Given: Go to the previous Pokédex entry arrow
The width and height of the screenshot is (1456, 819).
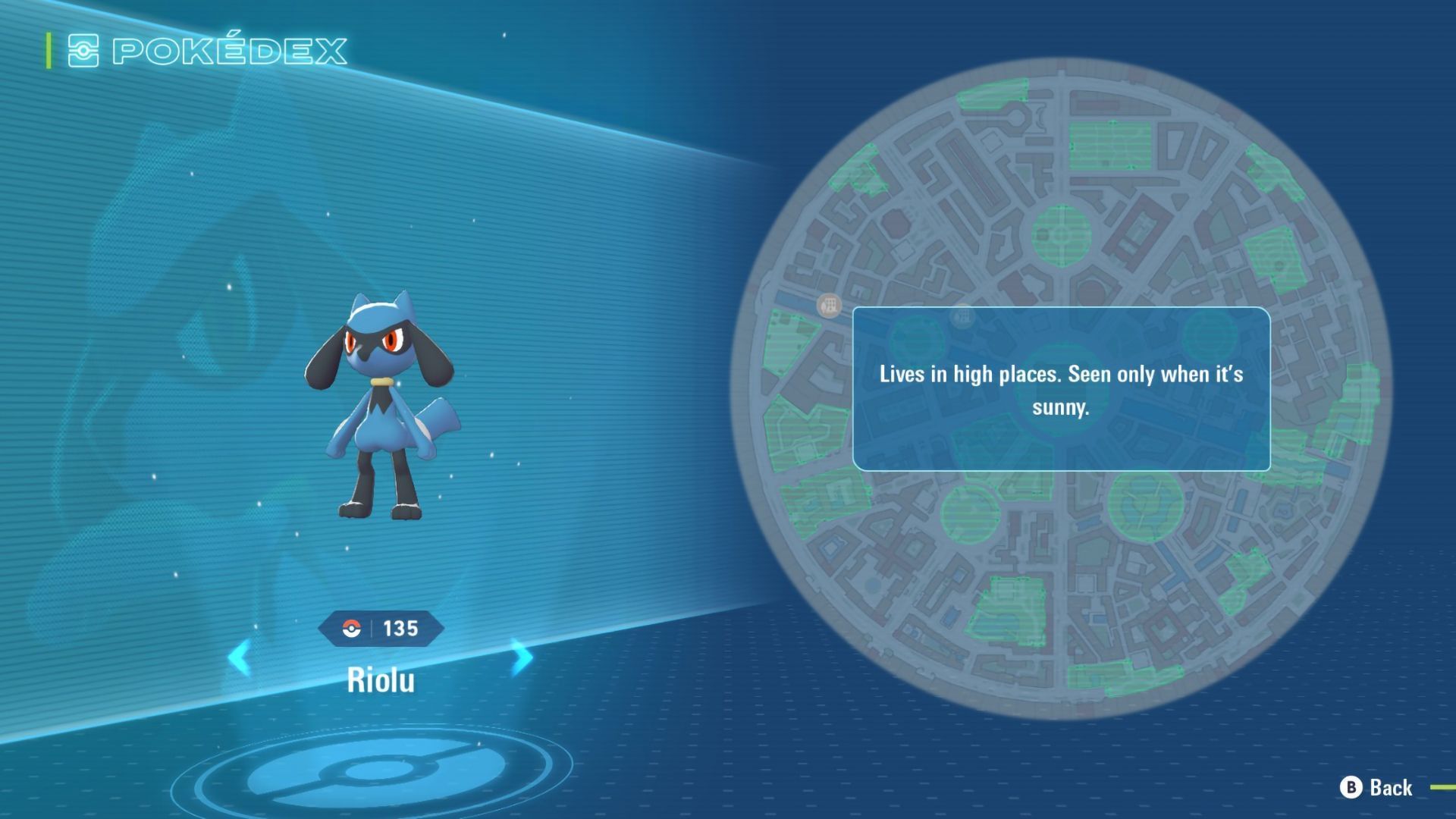Looking at the screenshot, I should [240, 657].
